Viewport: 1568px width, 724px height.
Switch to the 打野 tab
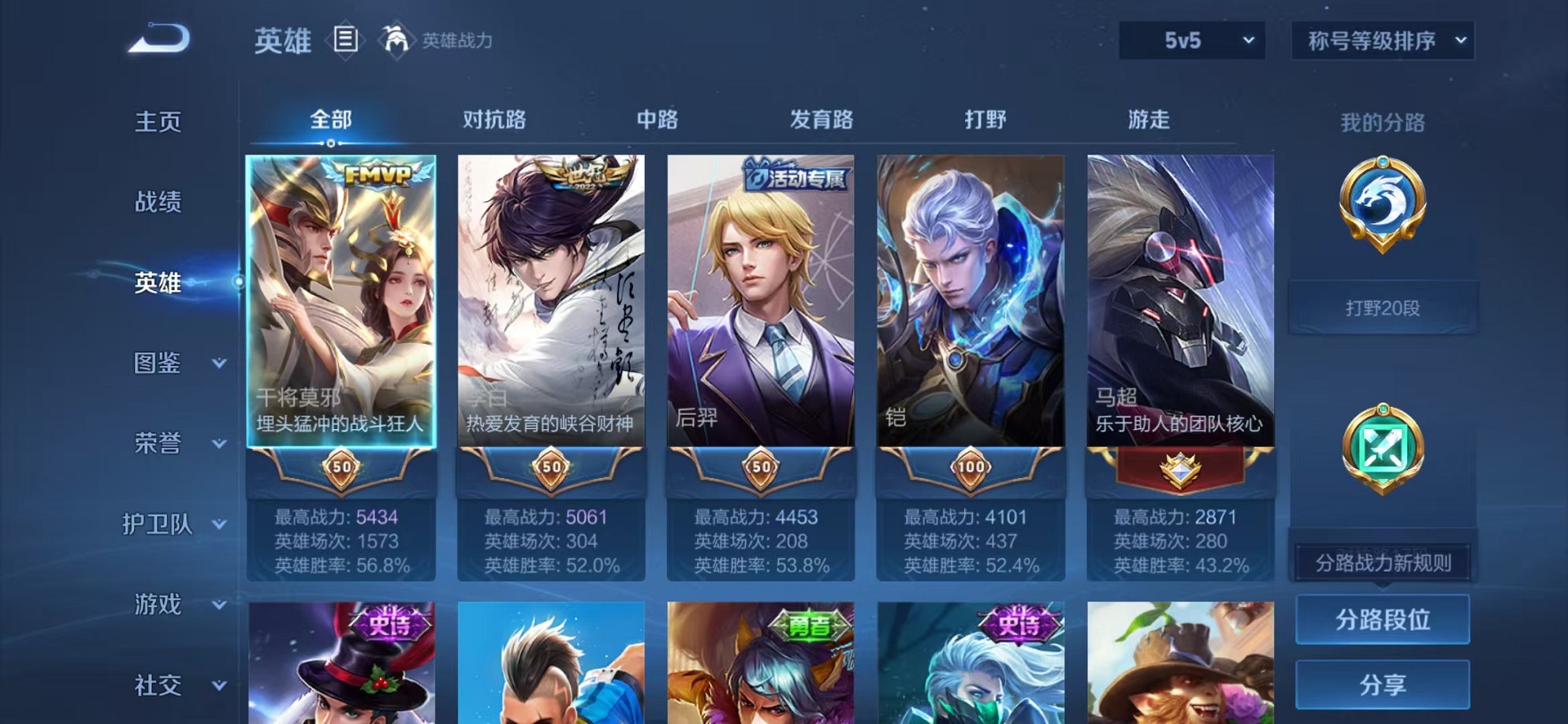(x=985, y=118)
